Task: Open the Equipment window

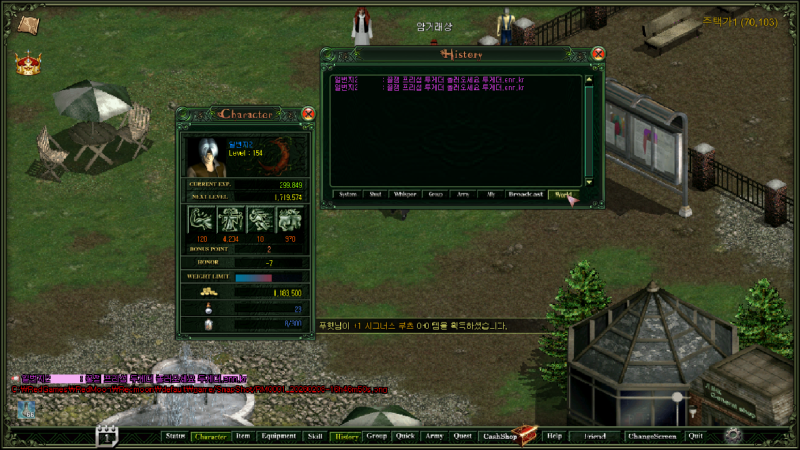Action: [x=278, y=436]
